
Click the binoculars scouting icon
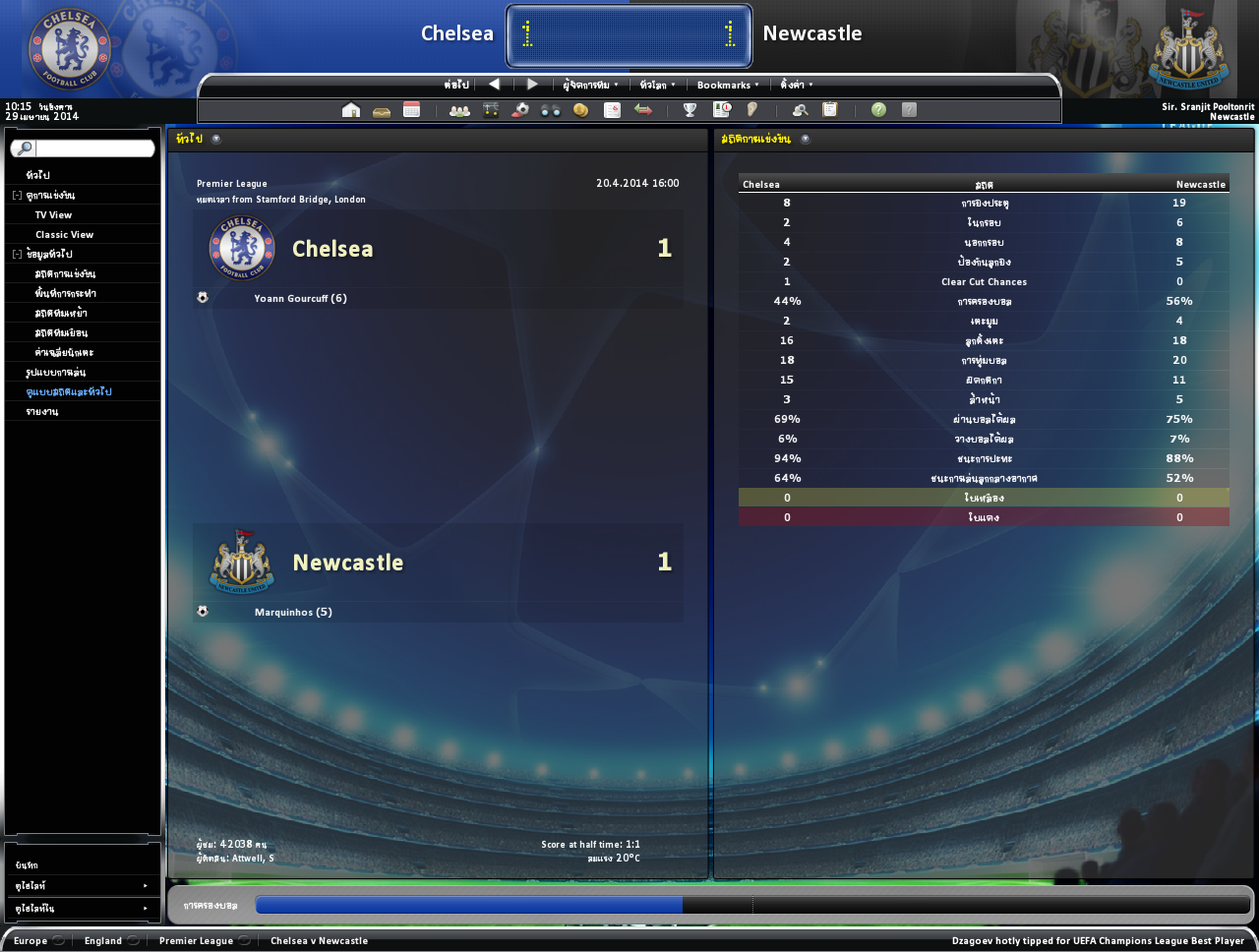click(x=551, y=110)
